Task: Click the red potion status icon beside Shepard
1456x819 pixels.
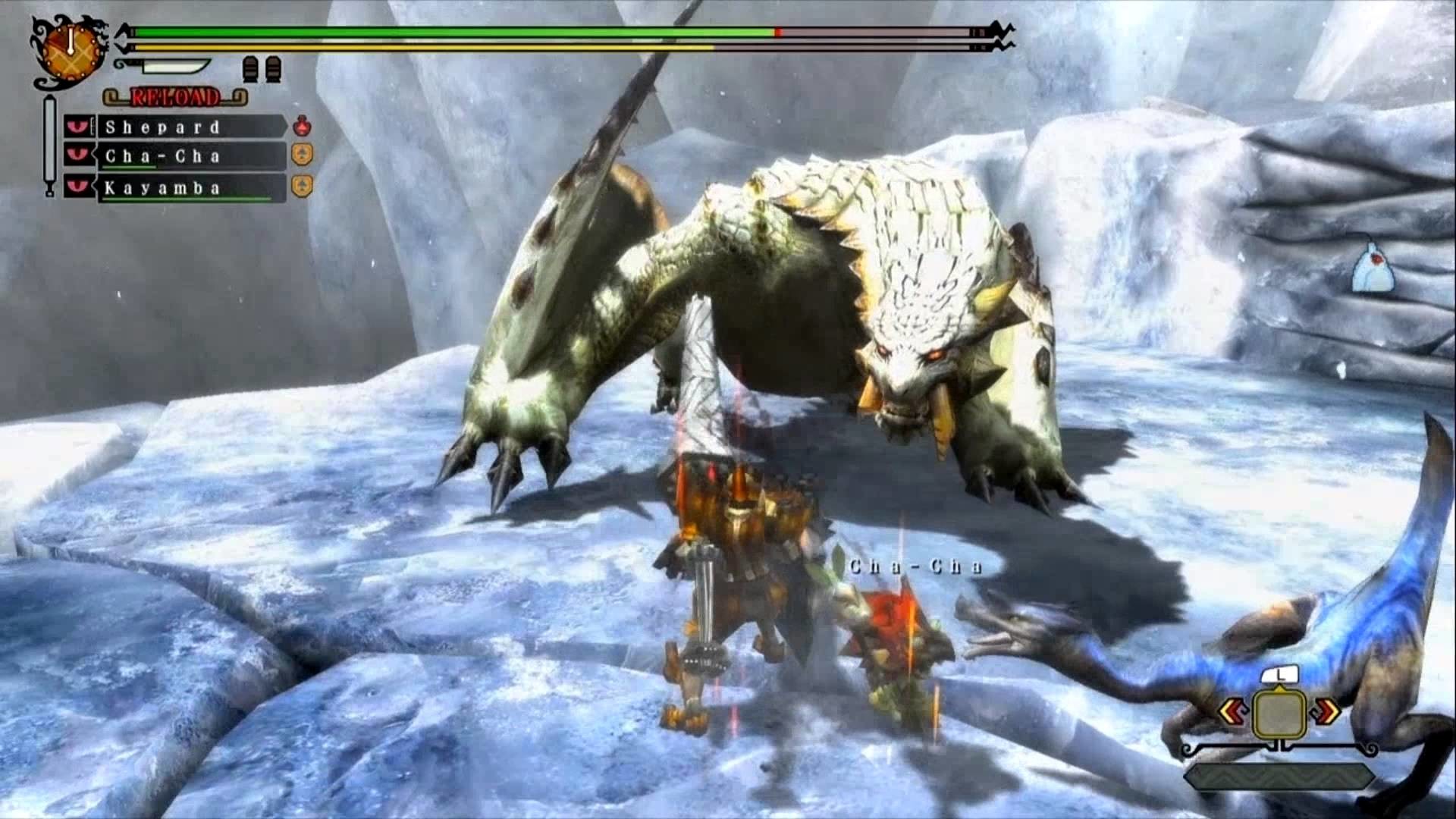Action: point(302,125)
